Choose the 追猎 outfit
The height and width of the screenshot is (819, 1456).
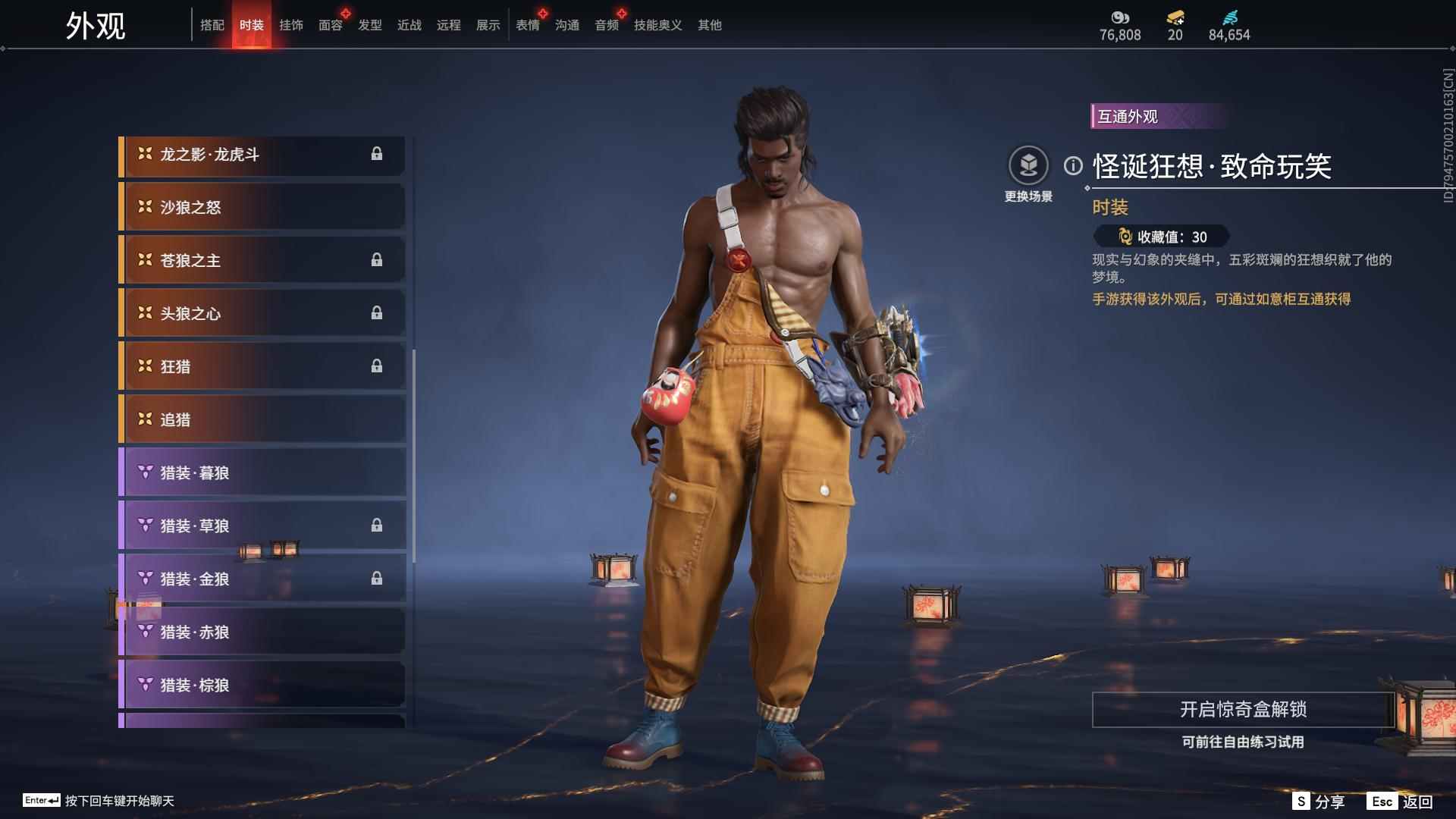pyautogui.click(x=262, y=419)
